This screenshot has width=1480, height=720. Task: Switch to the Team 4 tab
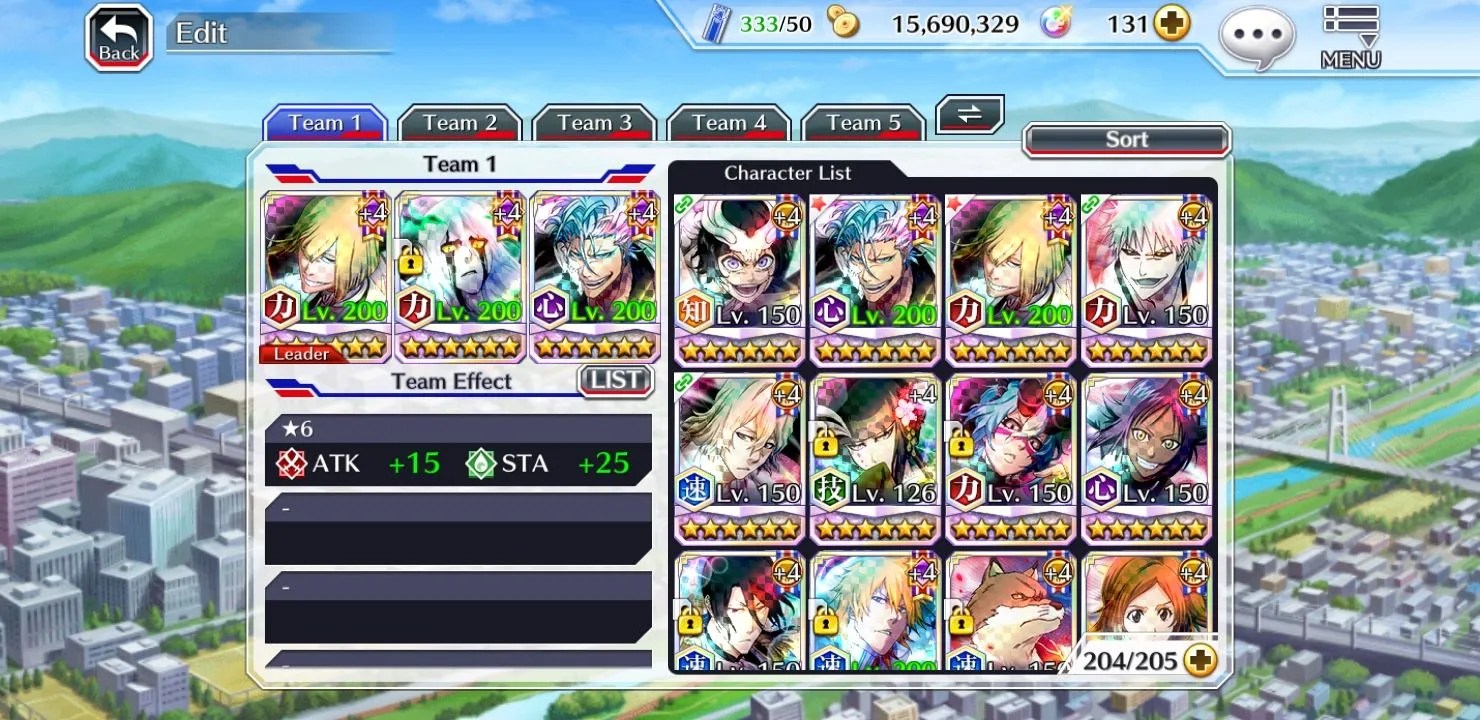point(729,124)
